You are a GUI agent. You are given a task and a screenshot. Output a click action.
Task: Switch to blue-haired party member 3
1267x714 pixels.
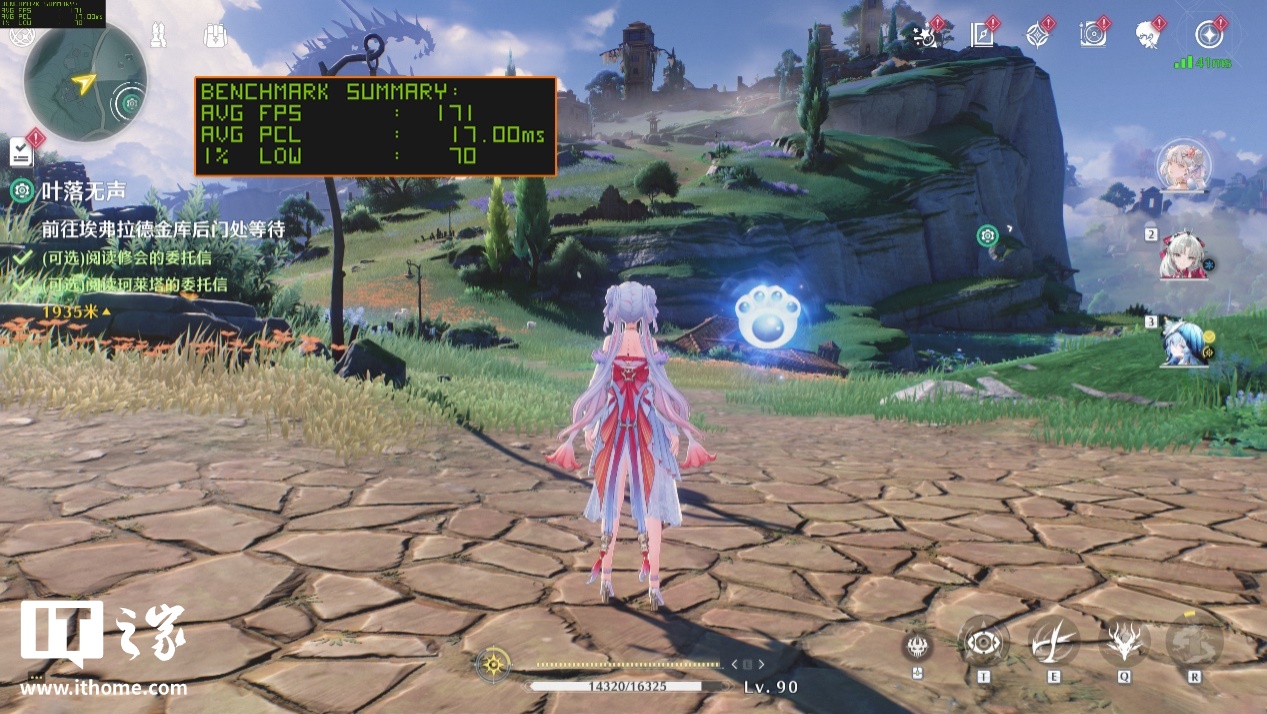[1183, 342]
